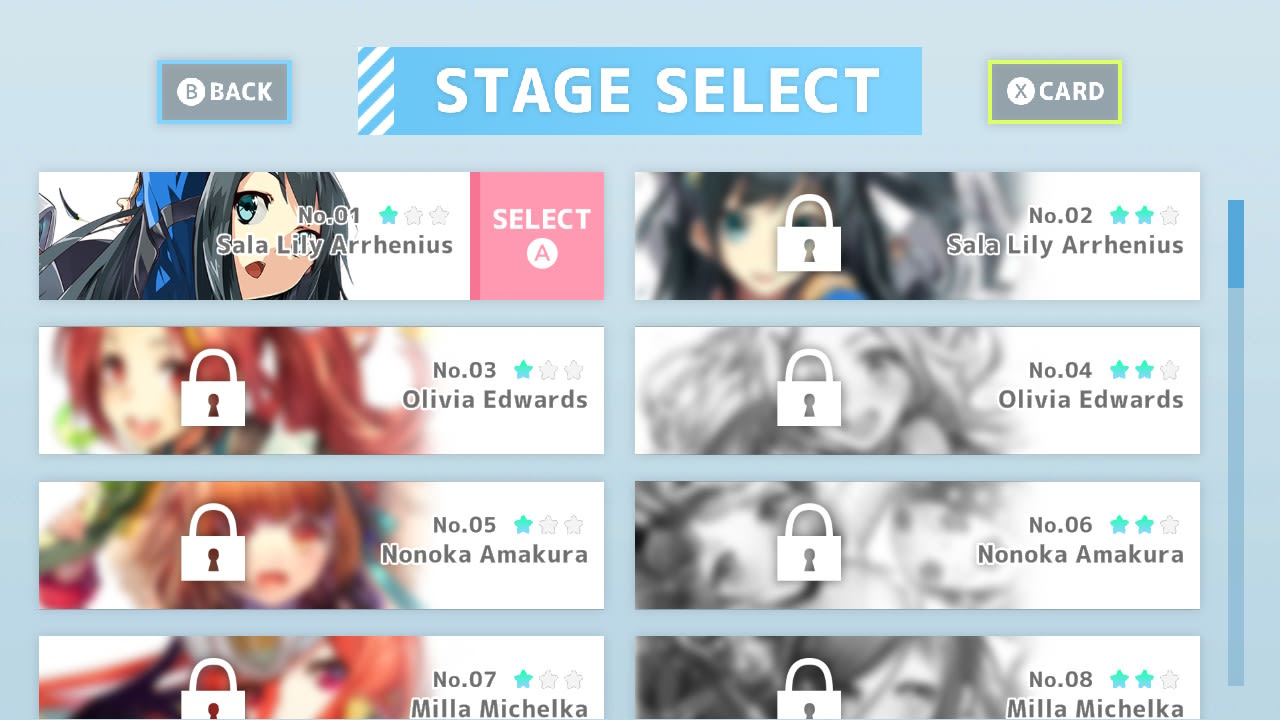Select the No.04 Olivia Edwards stage banner

[x=917, y=390]
